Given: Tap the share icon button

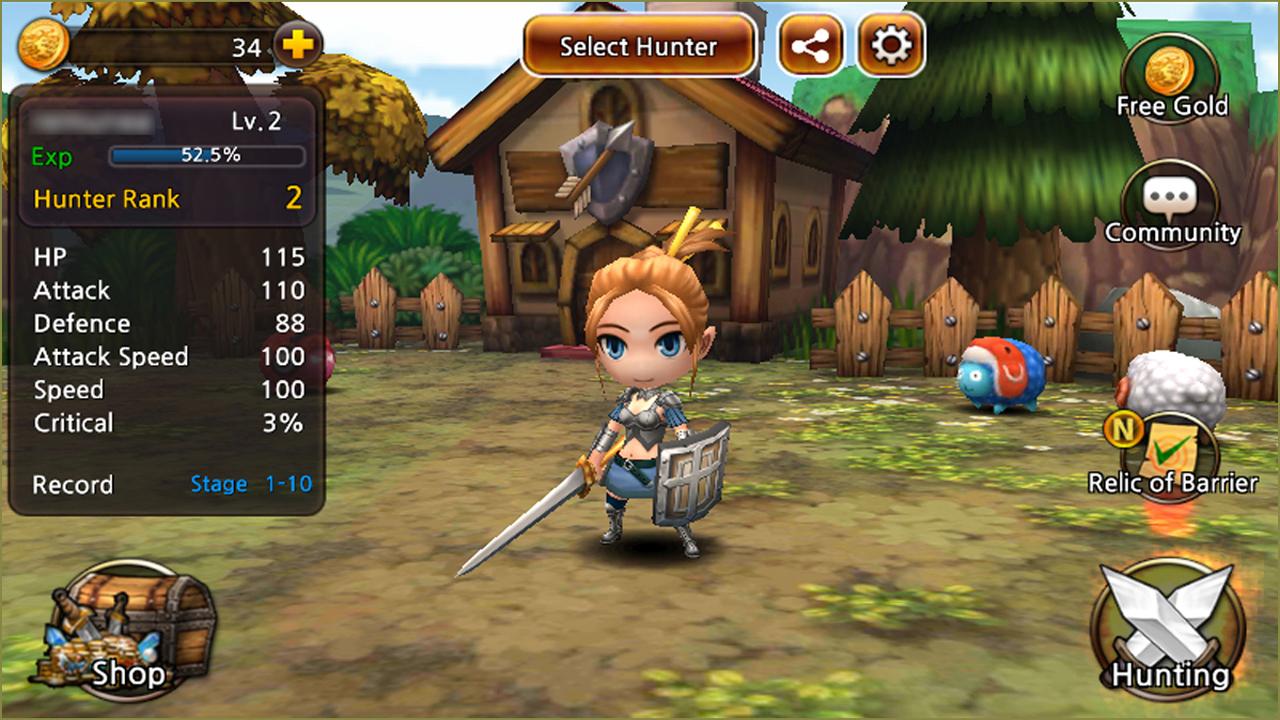Looking at the screenshot, I should pyautogui.click(x=810, y=46).
